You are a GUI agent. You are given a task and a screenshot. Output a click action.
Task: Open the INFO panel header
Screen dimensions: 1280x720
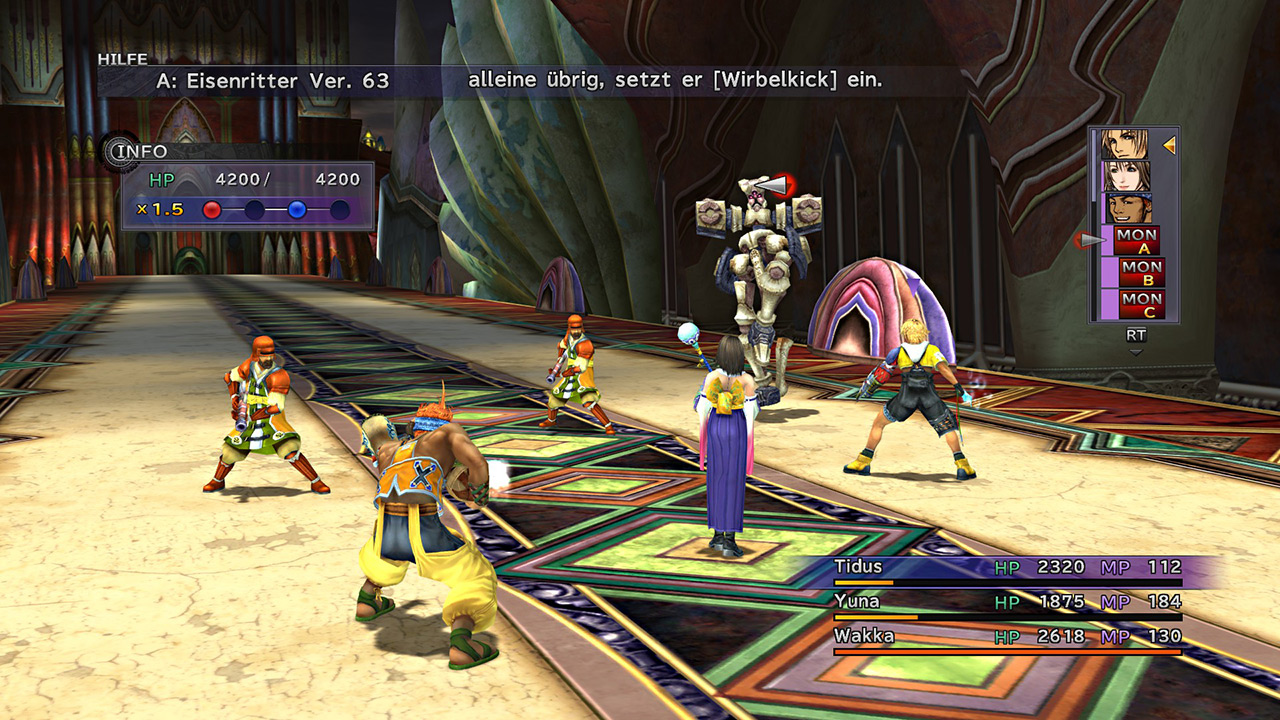click(x=138, y=152)
